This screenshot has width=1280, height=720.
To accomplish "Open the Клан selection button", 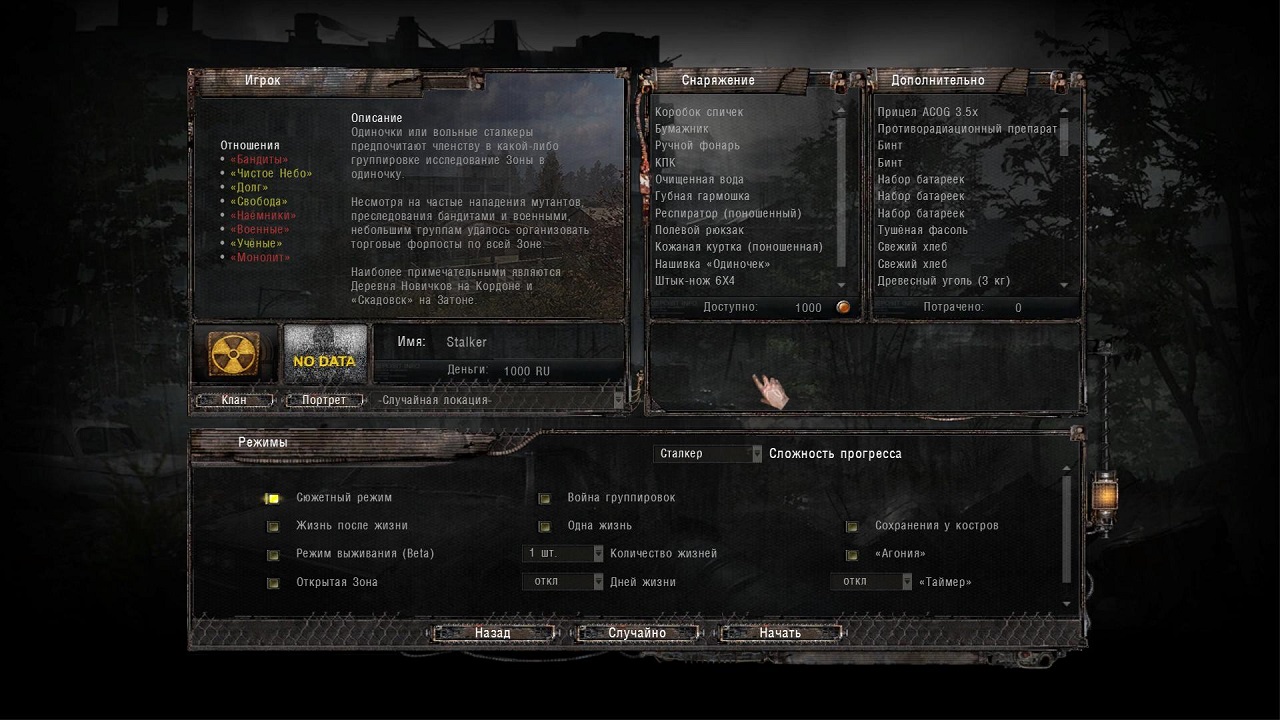I will coord(234,400).
